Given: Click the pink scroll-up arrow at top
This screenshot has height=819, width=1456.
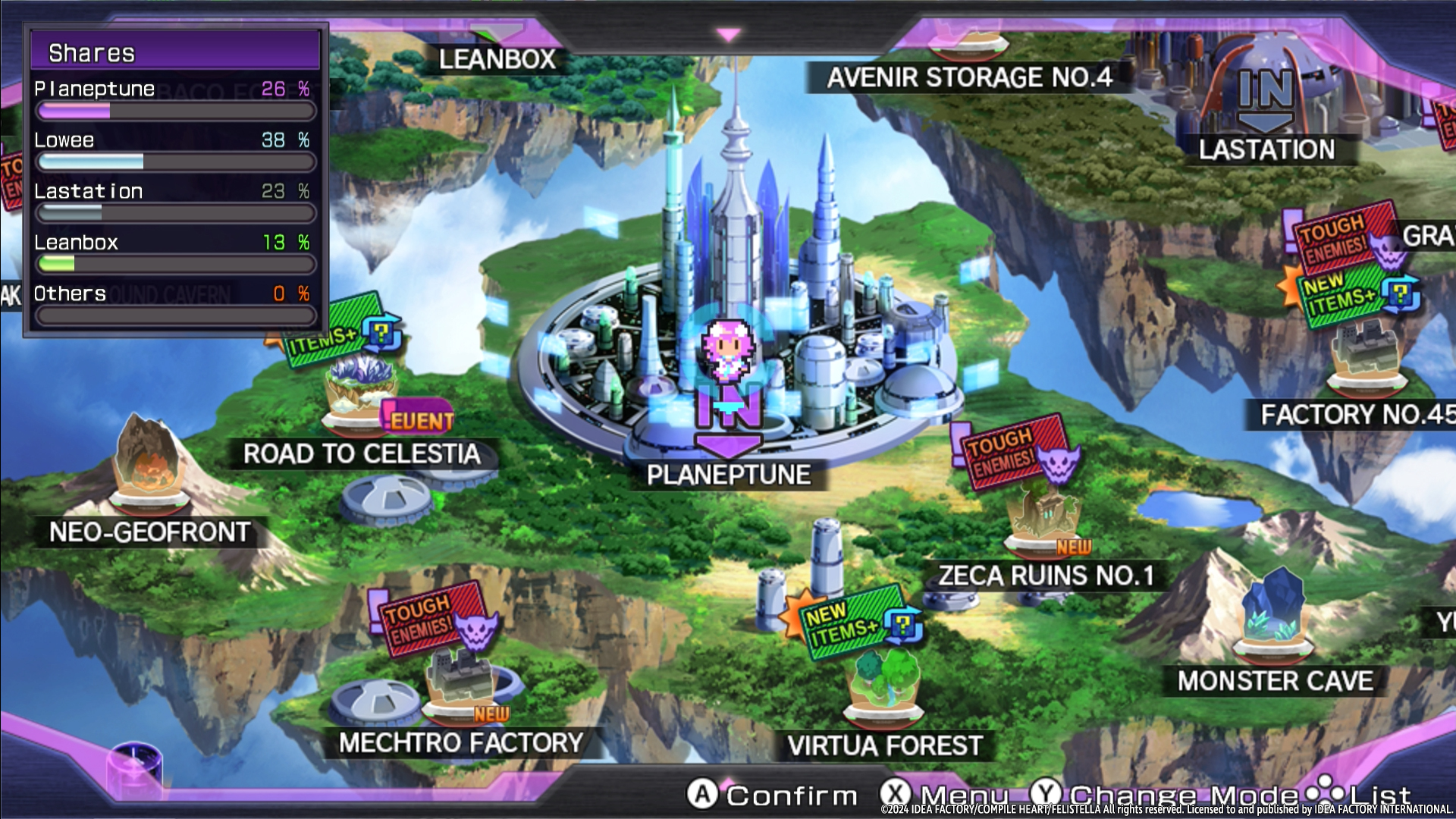Looking at the screenshot, I should point(728,35).
